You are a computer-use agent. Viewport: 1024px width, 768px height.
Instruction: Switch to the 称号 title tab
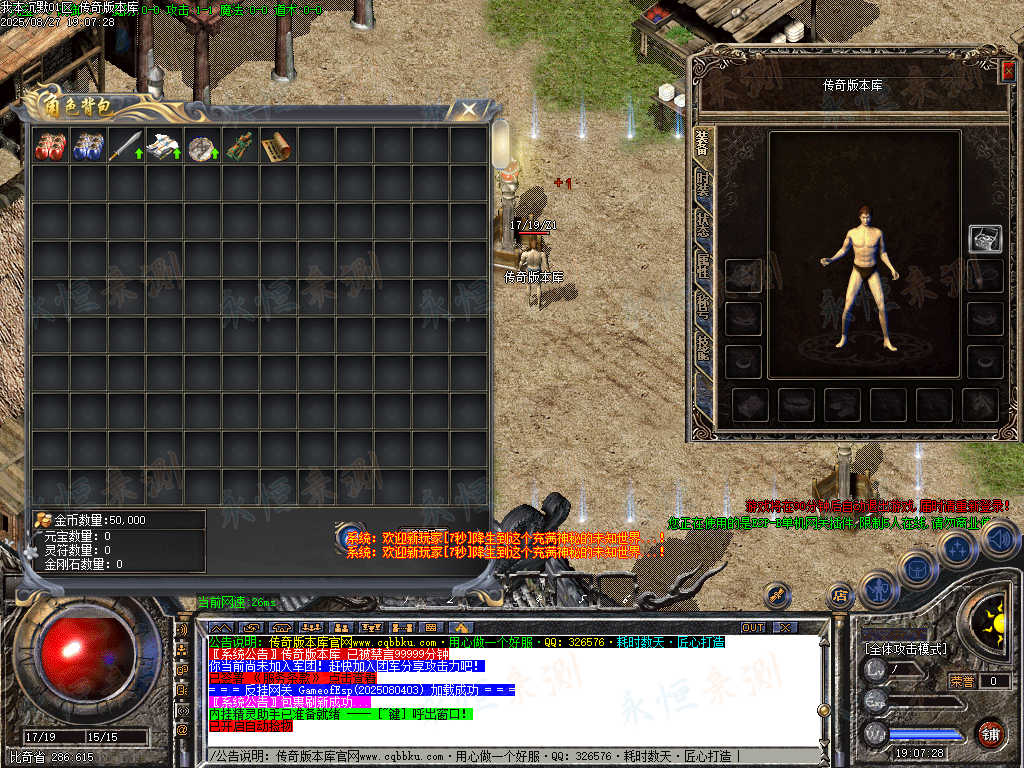702,307
